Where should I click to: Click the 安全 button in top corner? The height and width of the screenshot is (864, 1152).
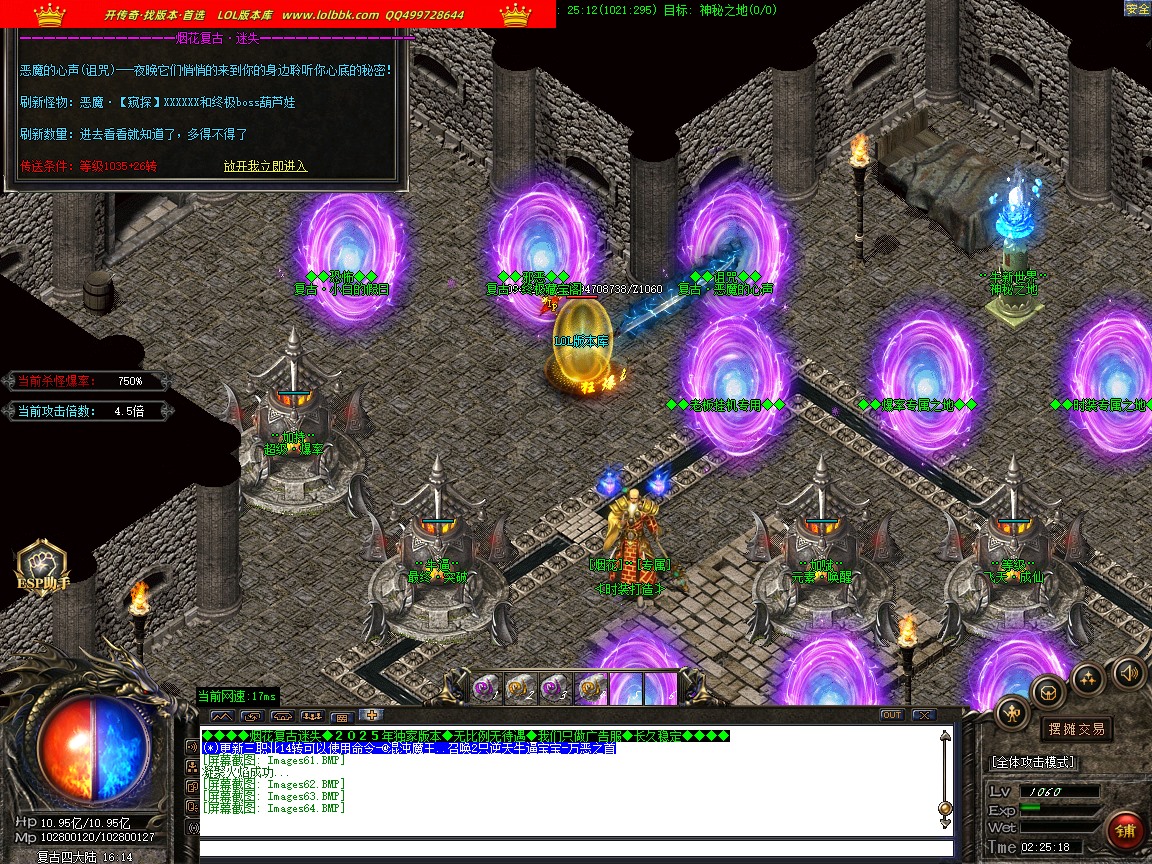1137,8
